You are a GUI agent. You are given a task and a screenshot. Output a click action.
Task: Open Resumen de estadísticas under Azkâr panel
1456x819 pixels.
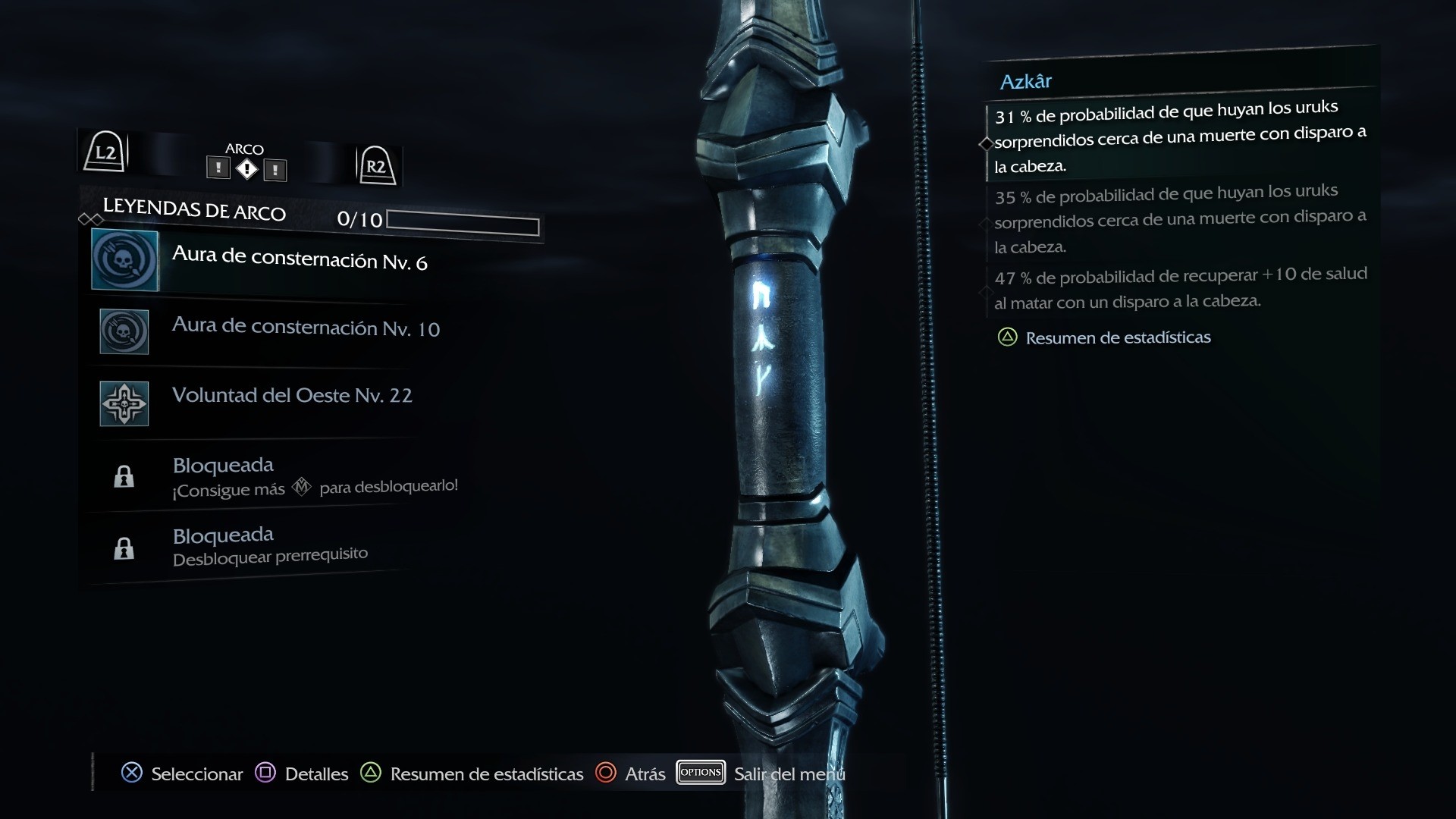click(x=1117, y=337)
